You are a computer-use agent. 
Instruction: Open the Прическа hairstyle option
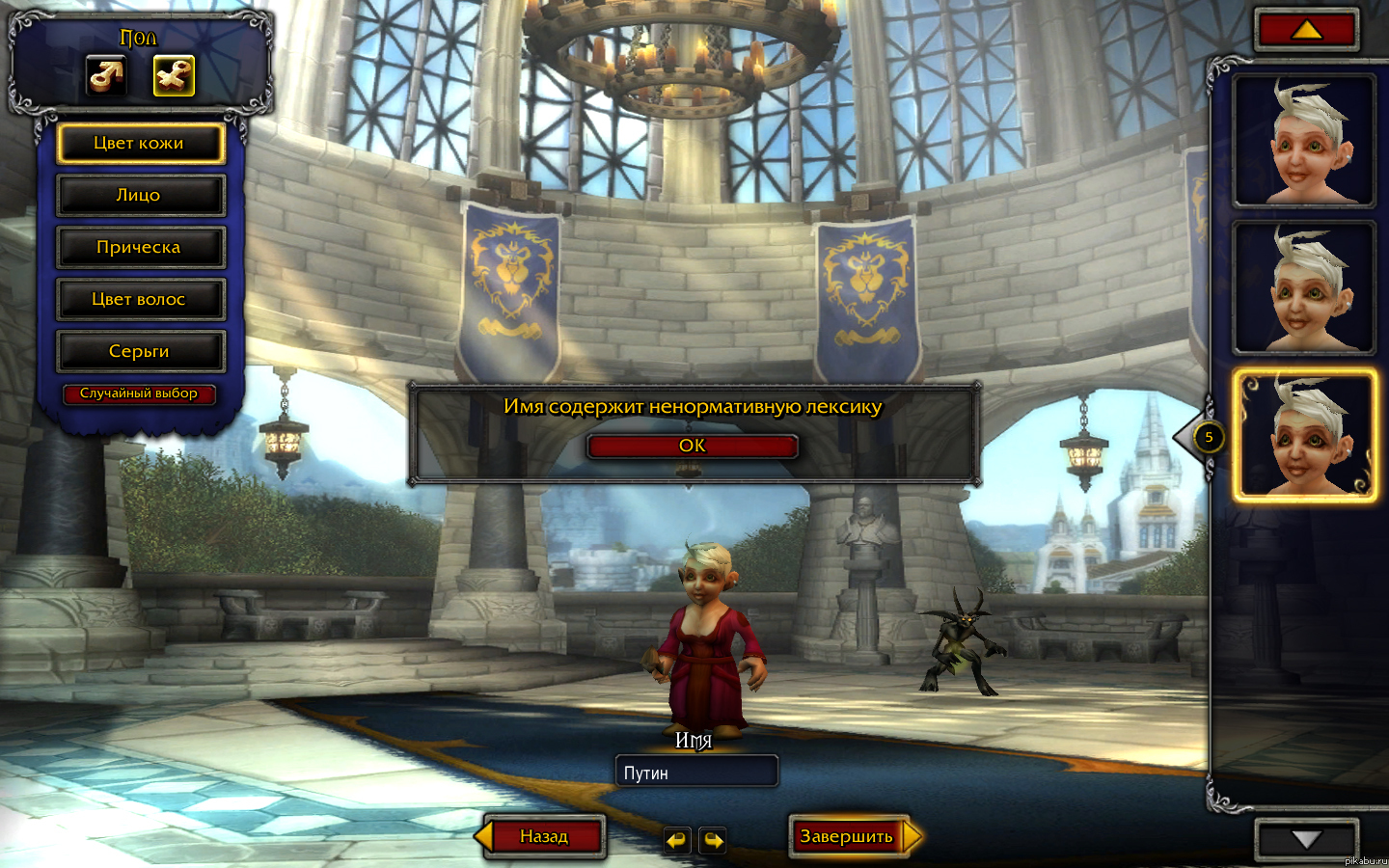tap(140, 248)
